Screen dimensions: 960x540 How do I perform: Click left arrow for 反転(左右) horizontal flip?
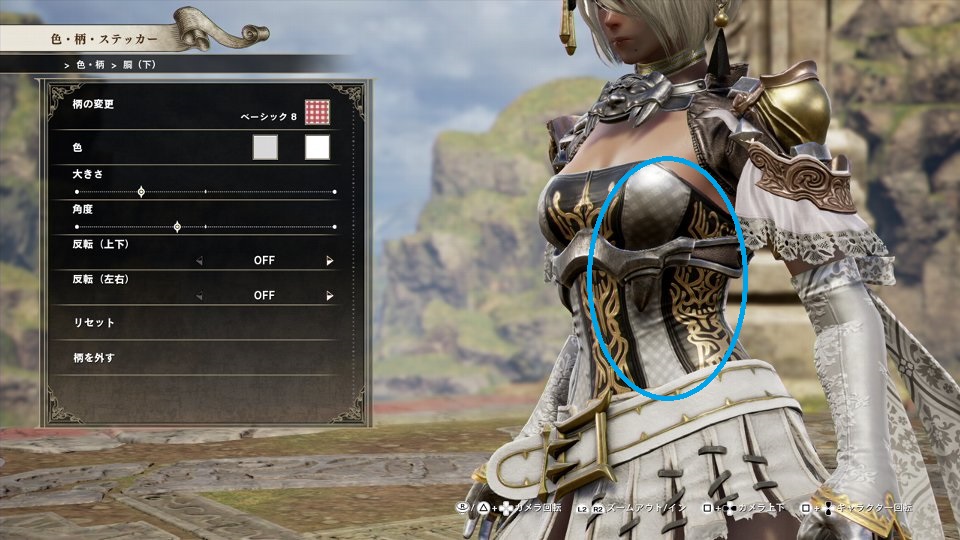199,296
